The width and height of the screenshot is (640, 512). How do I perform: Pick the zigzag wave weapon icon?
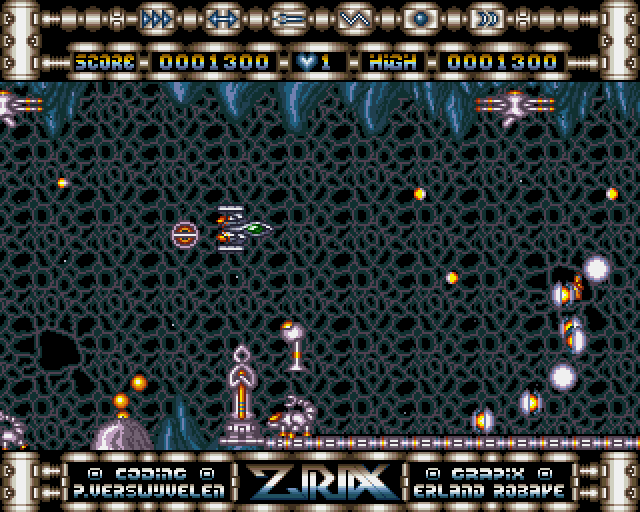point(352,19)
